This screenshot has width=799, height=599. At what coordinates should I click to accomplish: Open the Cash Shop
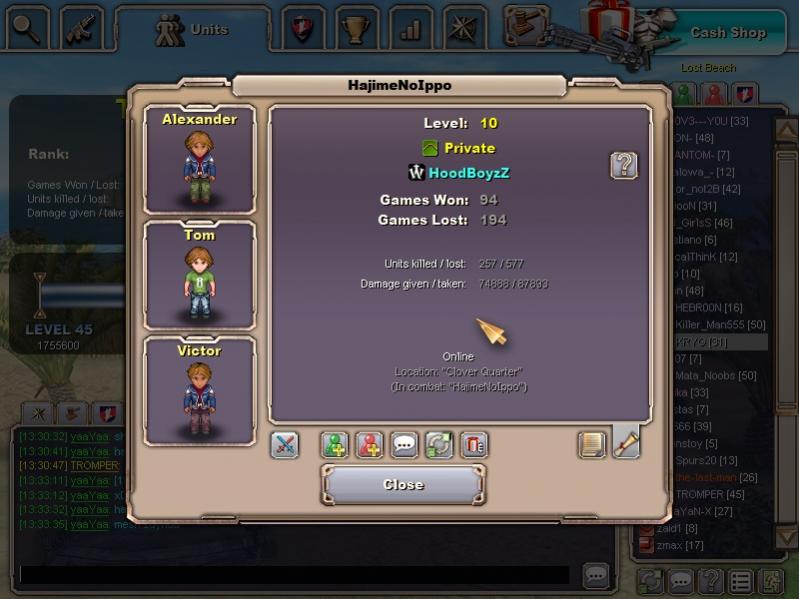pos(727,32)
